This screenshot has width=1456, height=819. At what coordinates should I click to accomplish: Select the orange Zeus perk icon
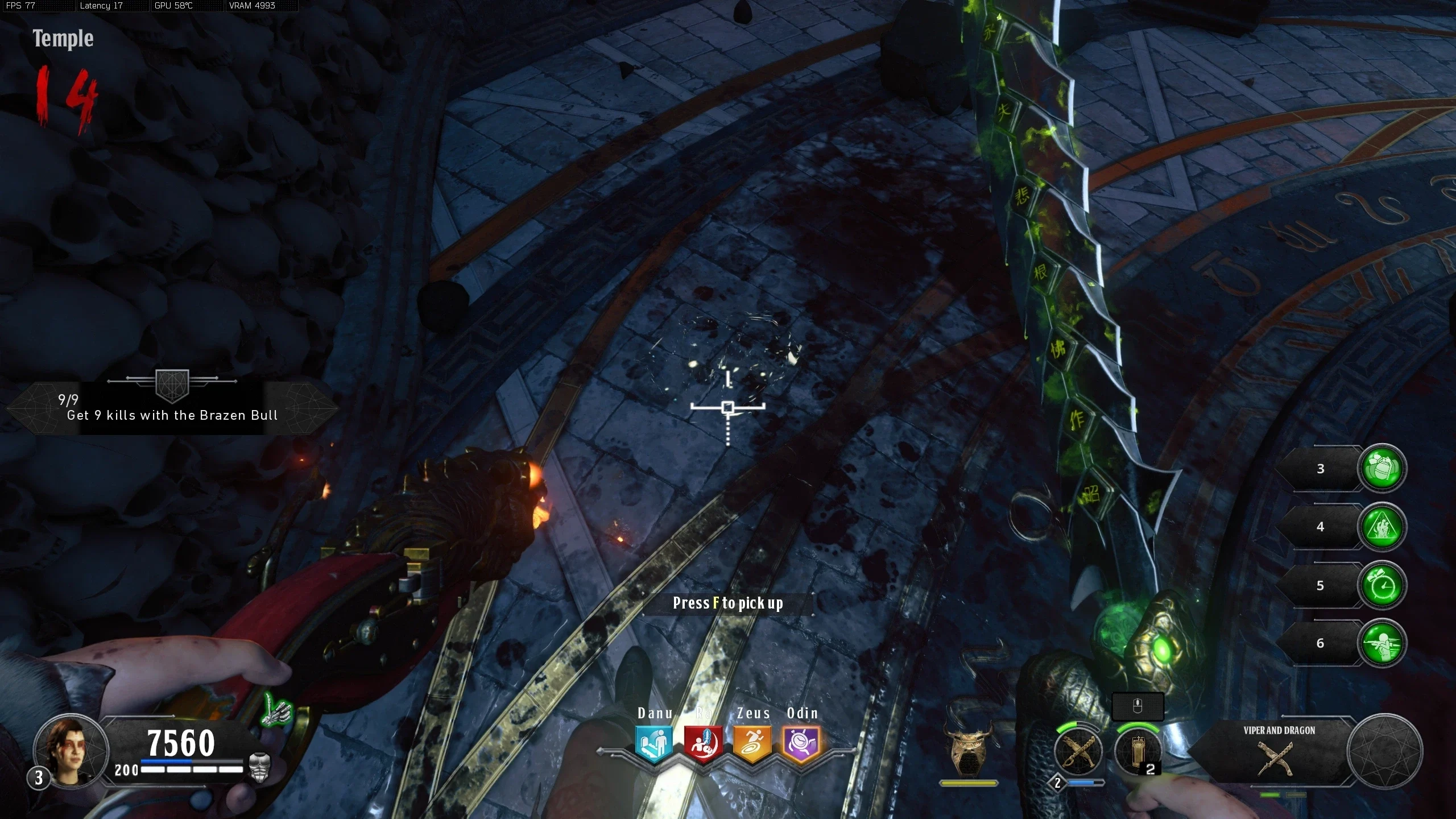click(752, 743)
